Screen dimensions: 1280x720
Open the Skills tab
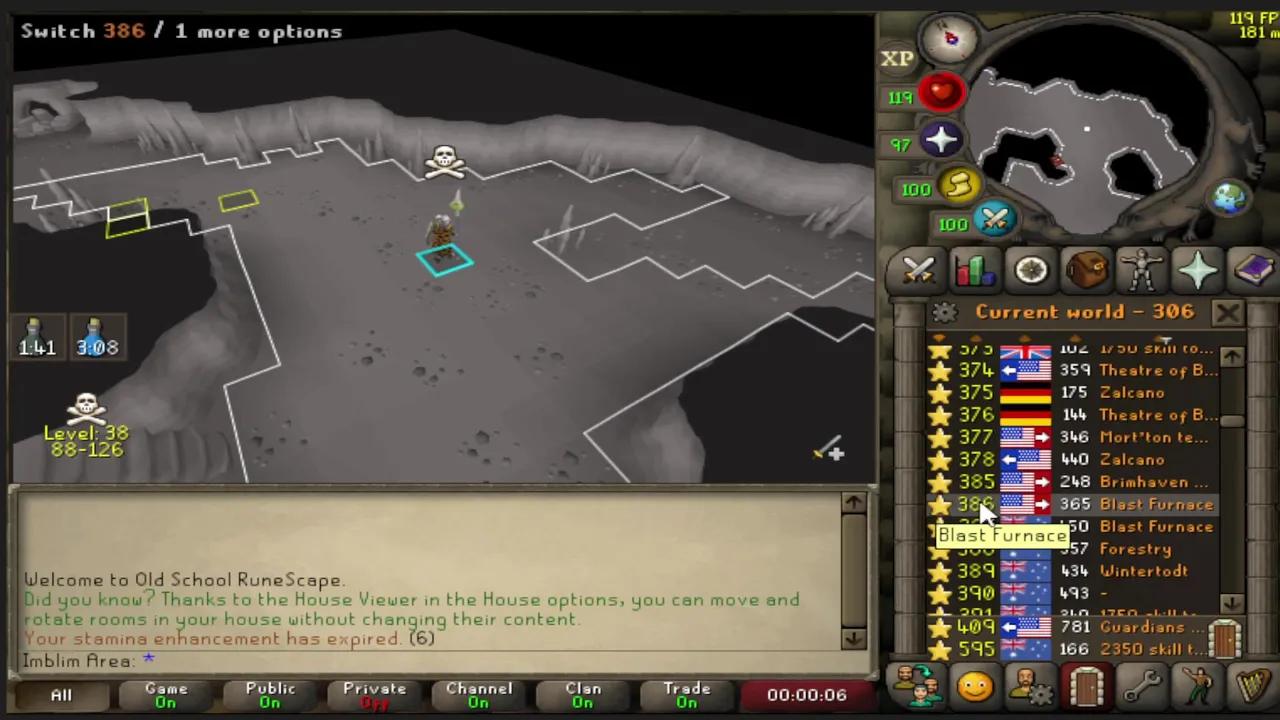pyautogui.click(x=975, y=270)
